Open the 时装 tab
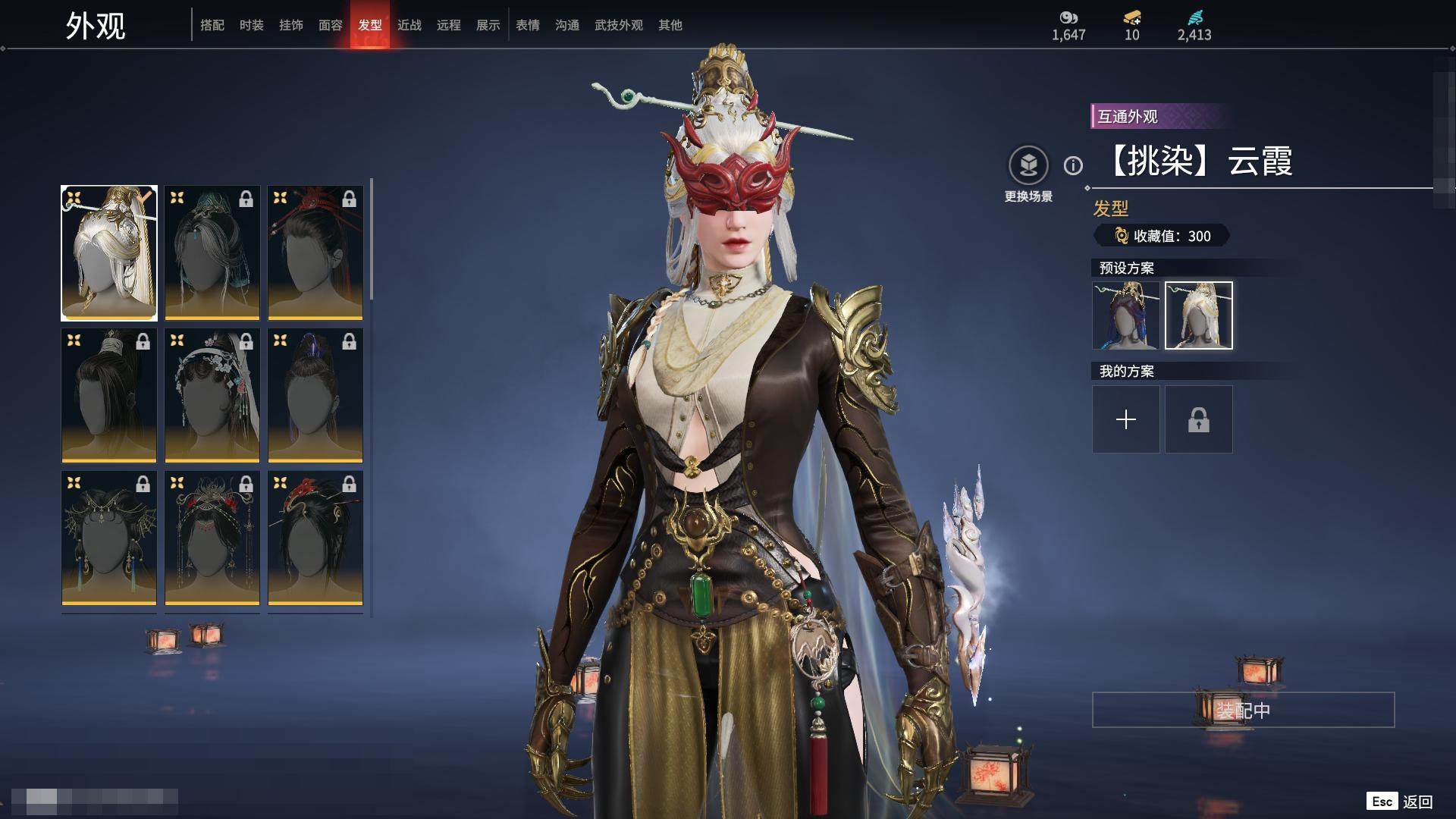This screenshot has height=819, width=1456. click(252, 25)
